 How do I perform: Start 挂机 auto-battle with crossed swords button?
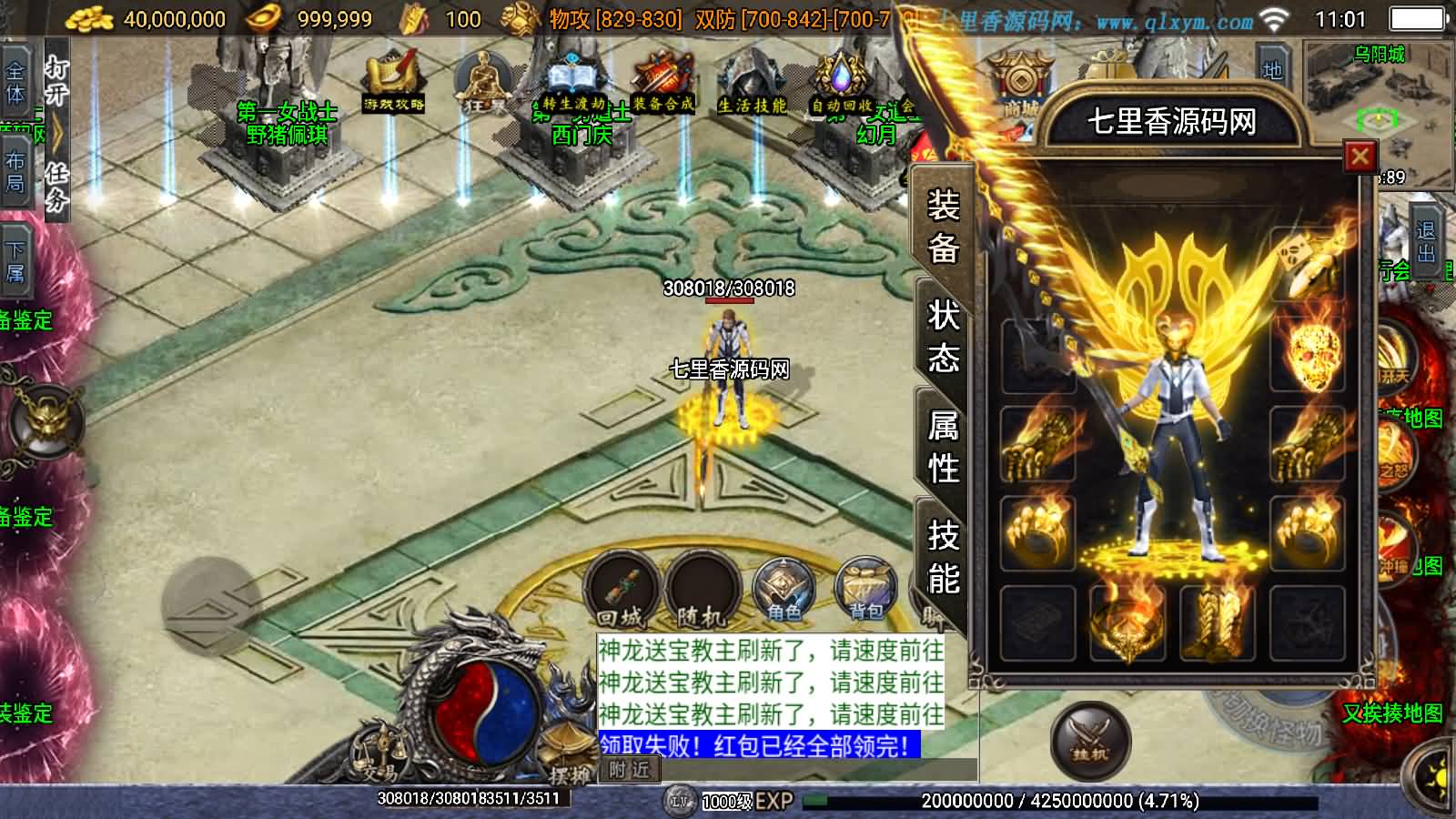click(1090, 741)
